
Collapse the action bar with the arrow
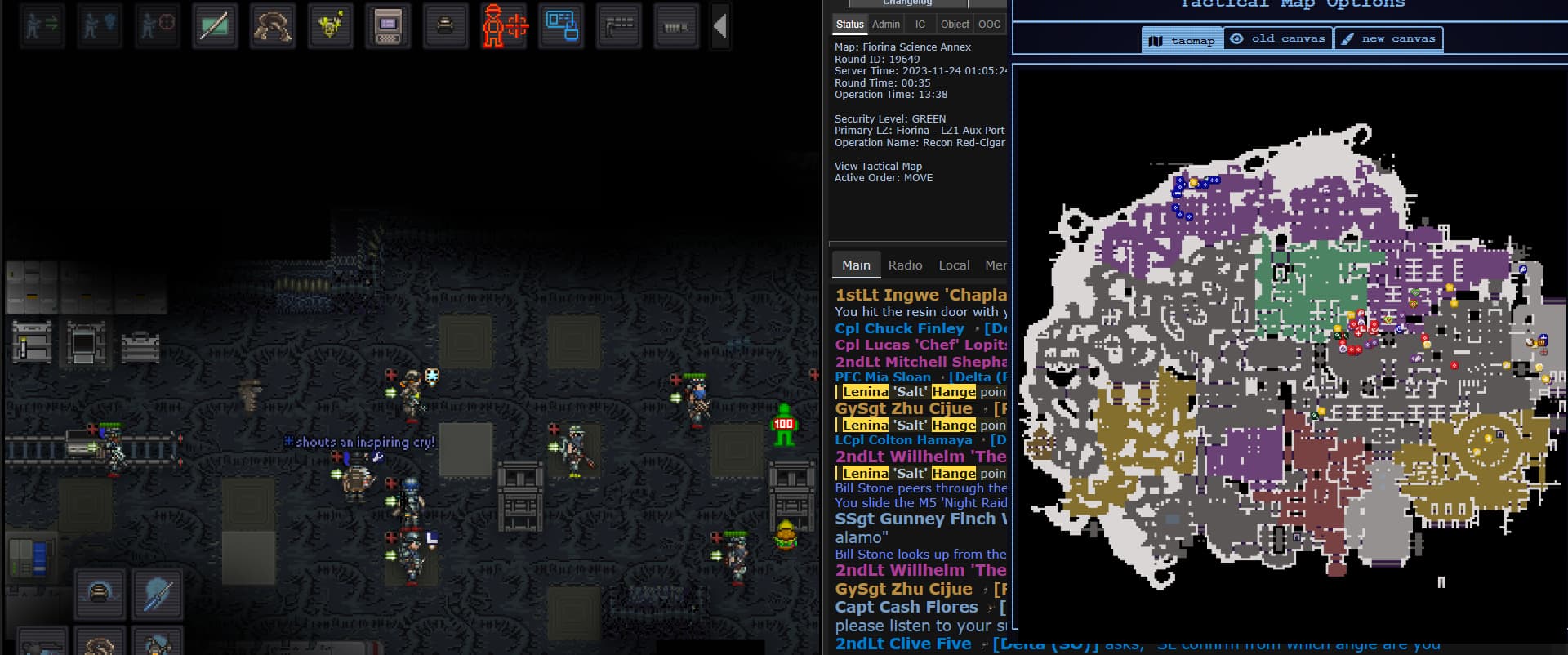pyautogui.click(x=719, y=26)
